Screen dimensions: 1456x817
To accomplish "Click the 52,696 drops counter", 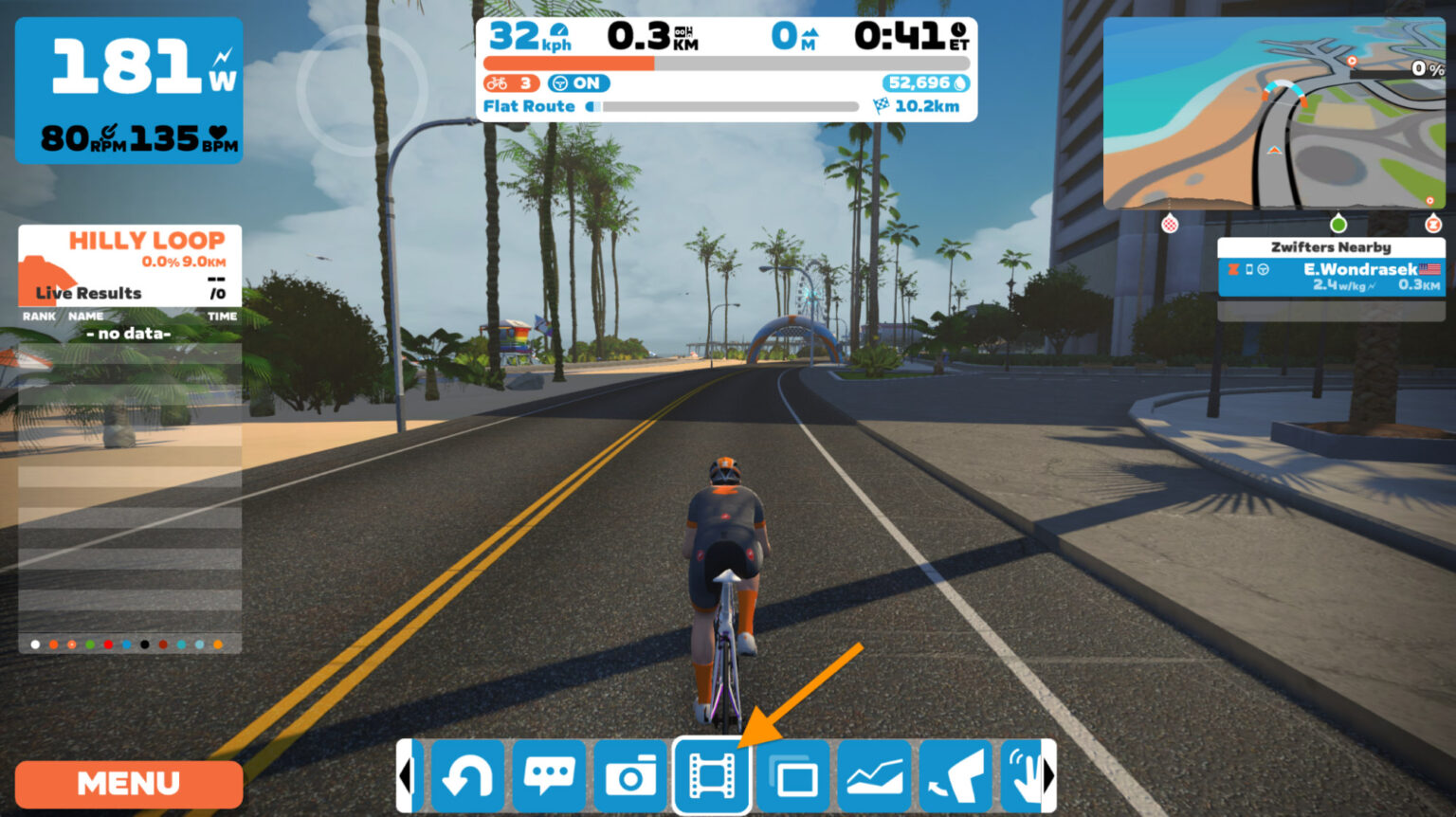I will 924,83.
